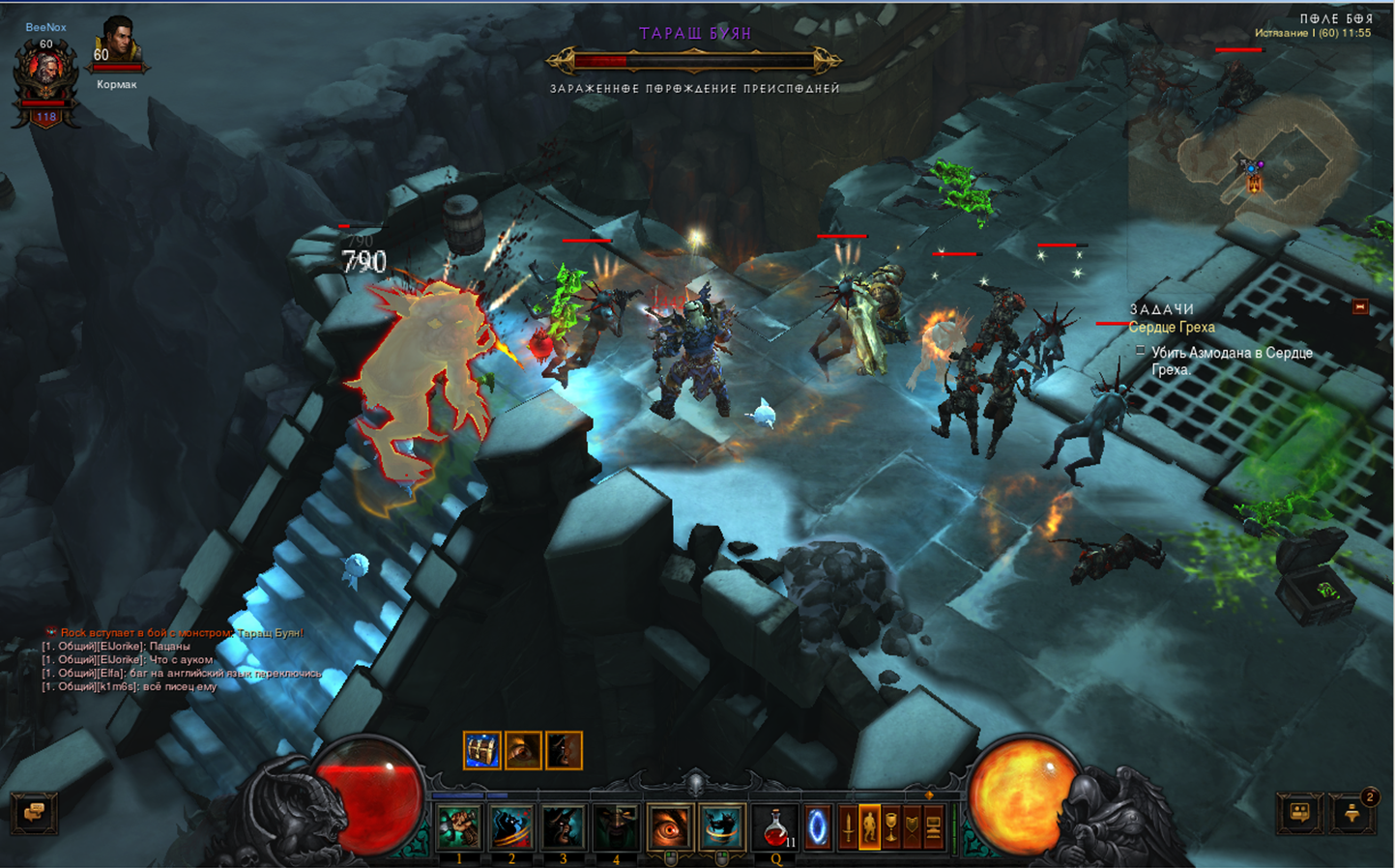Drink the red health potion
This screenshot has width=1395, height=868.
(x=775, y=827)
